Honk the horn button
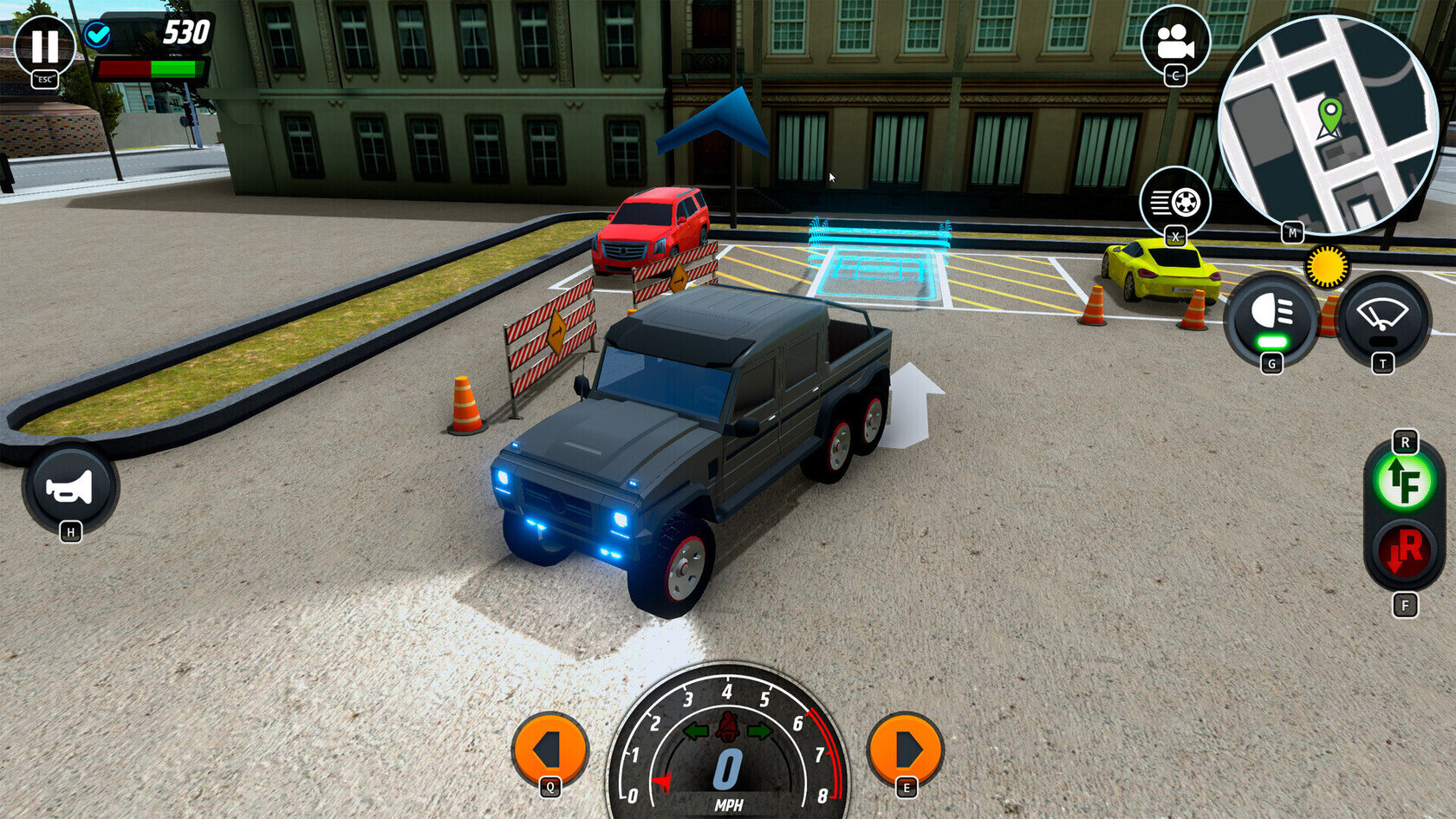The image size is (1456, 819). click(x=70, y=488)
